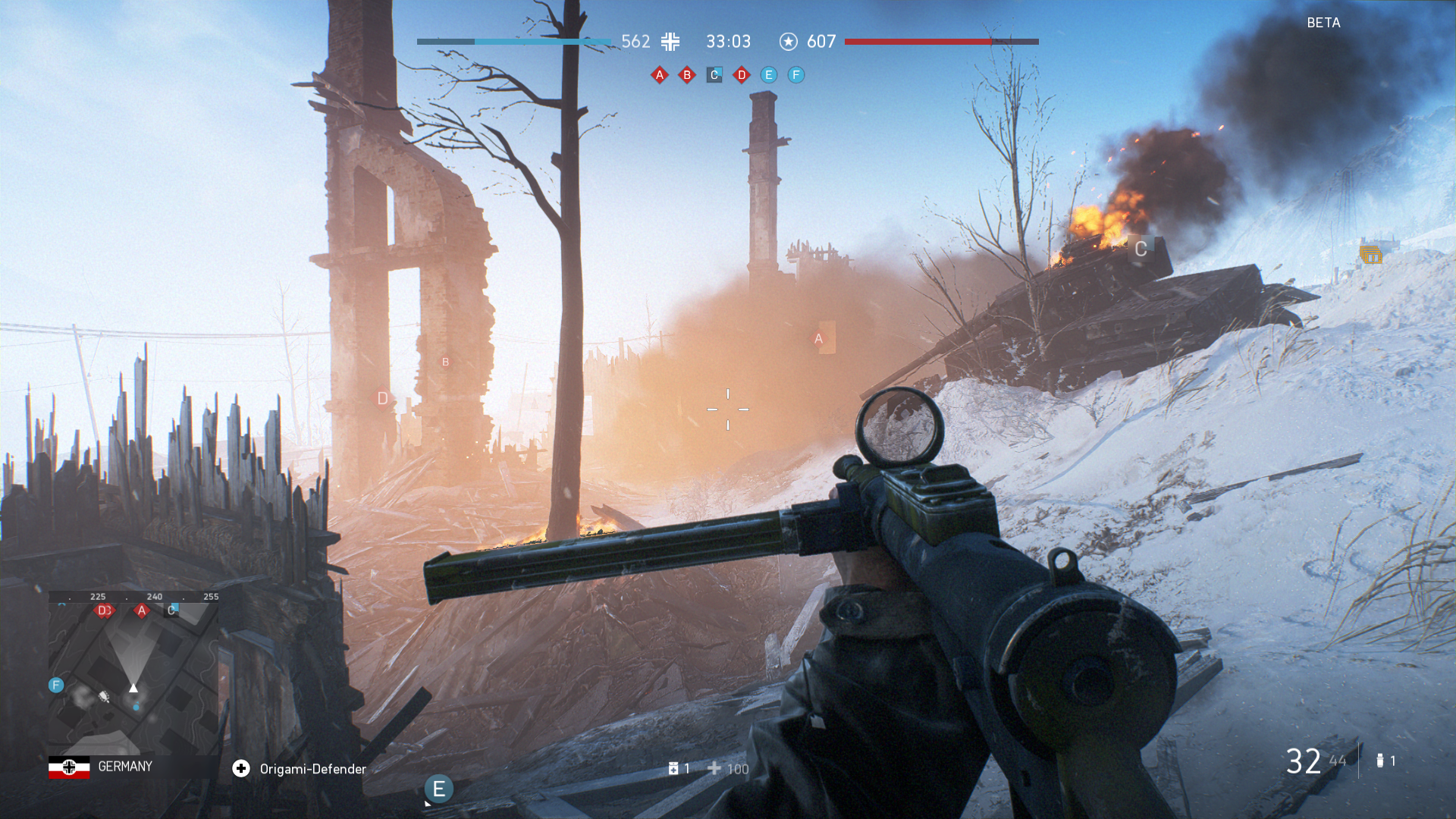The height and width of the screenshot is (819, 1456).
Task: Click the F objective marker on the minimap
Action: 56,686
